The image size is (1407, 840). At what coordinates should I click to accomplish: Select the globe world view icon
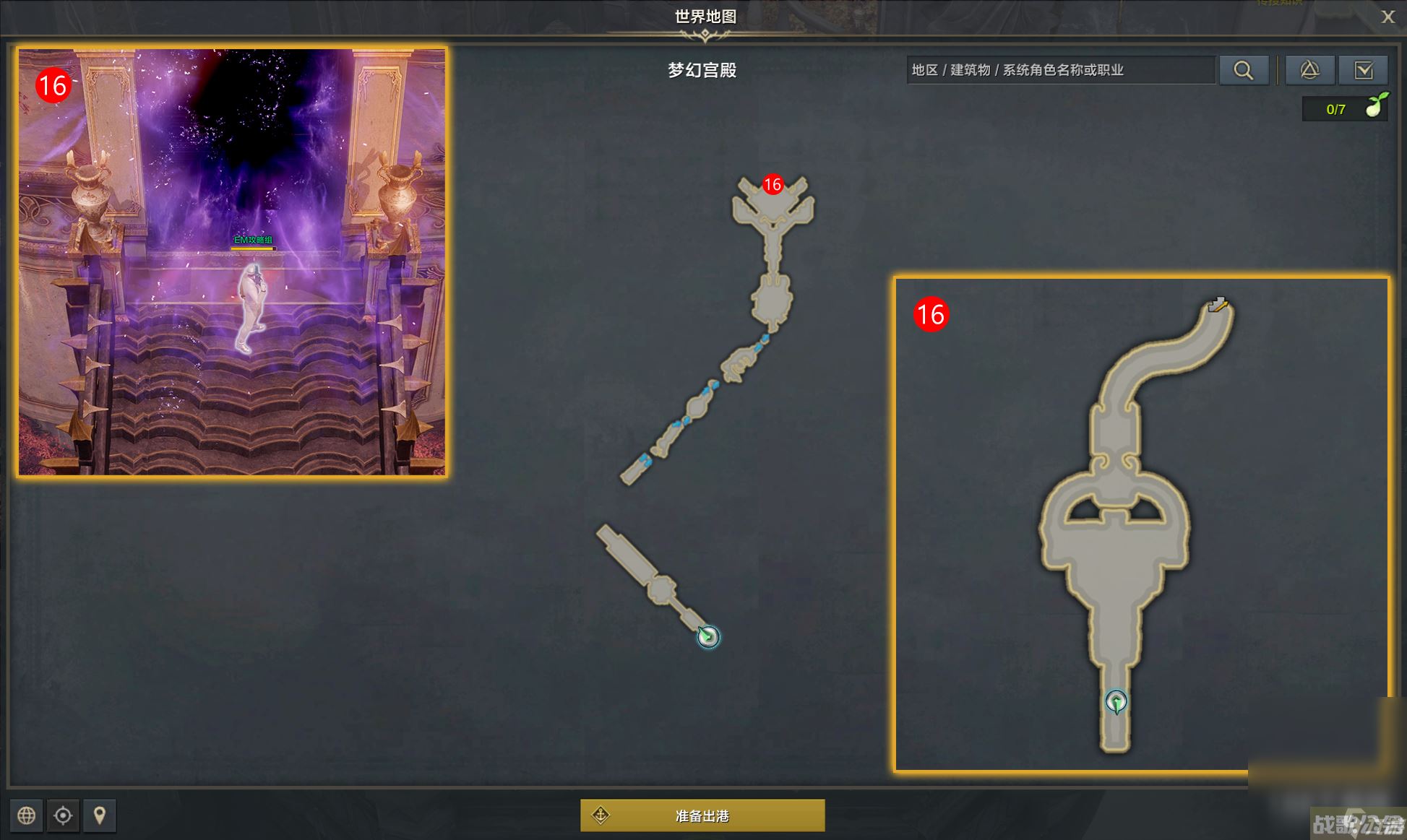pos(27,815)
